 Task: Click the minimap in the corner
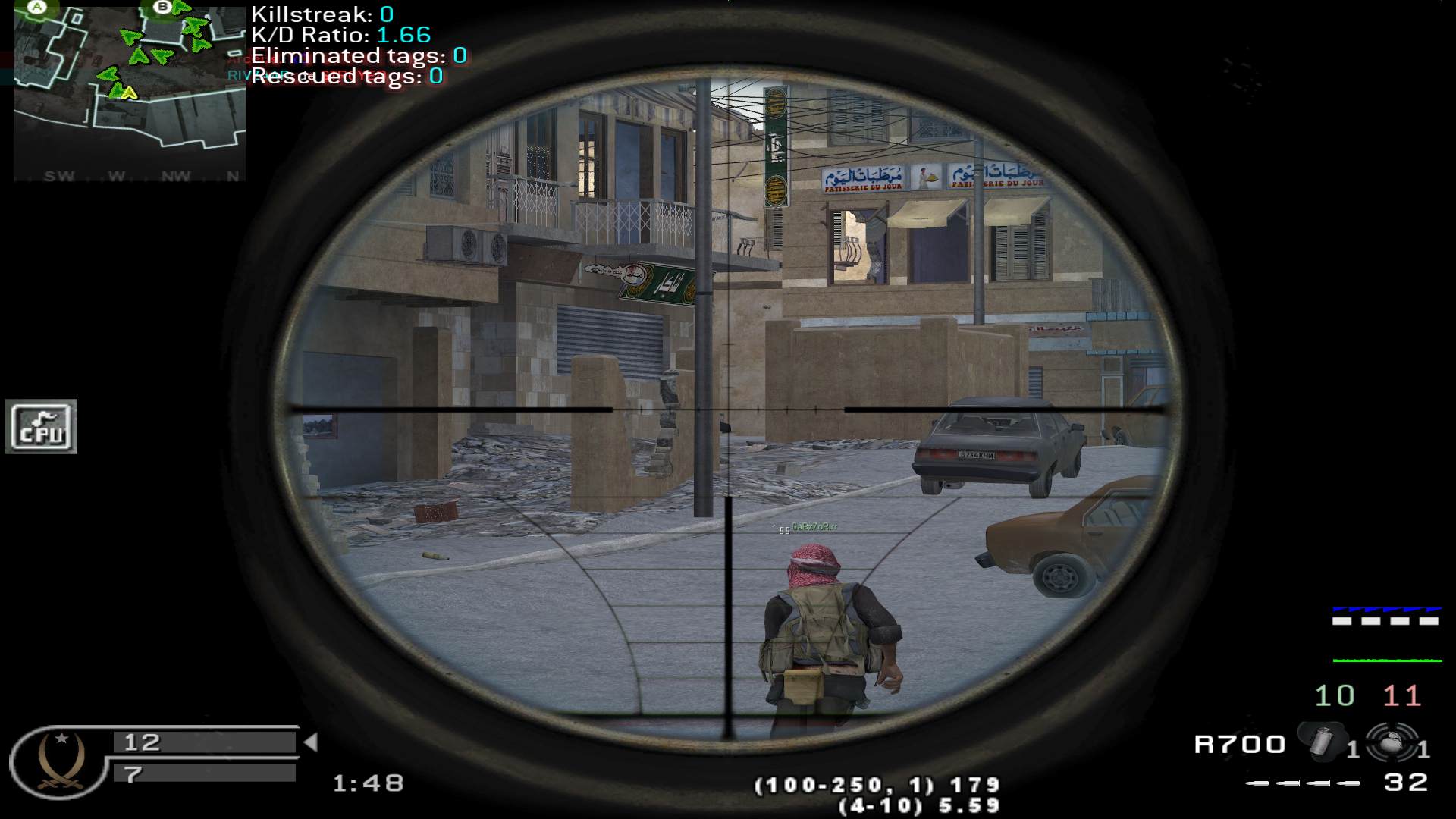click(x=129, y=91)
